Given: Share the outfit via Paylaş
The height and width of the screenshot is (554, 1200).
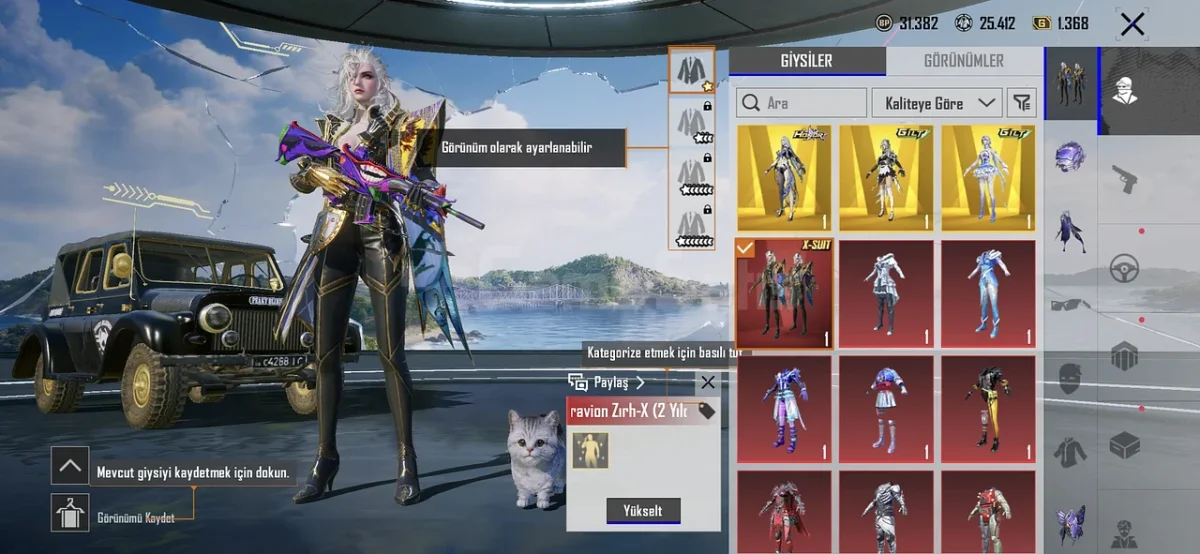Looking at the screenshot, I should 606,382.
